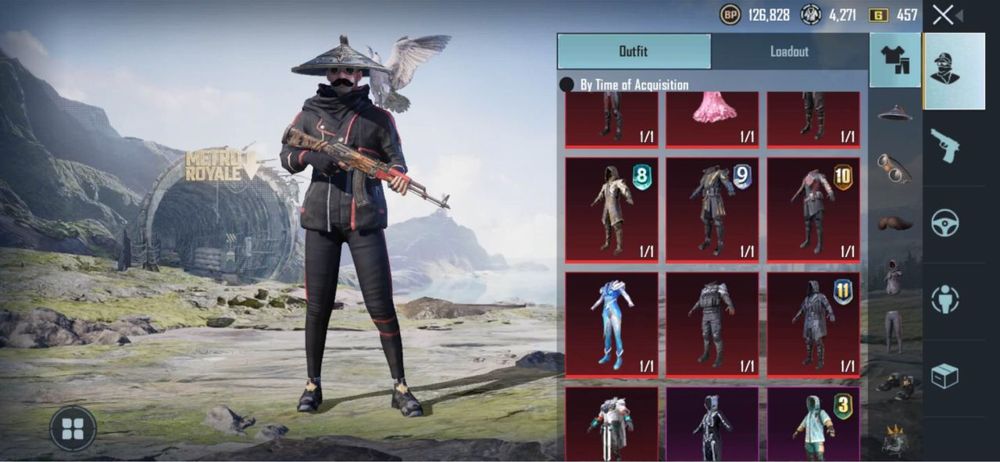This screenshot has width=1000, height=462.
Task: Equip the blue and white suit outfit
Action: (x=611, y=324)
